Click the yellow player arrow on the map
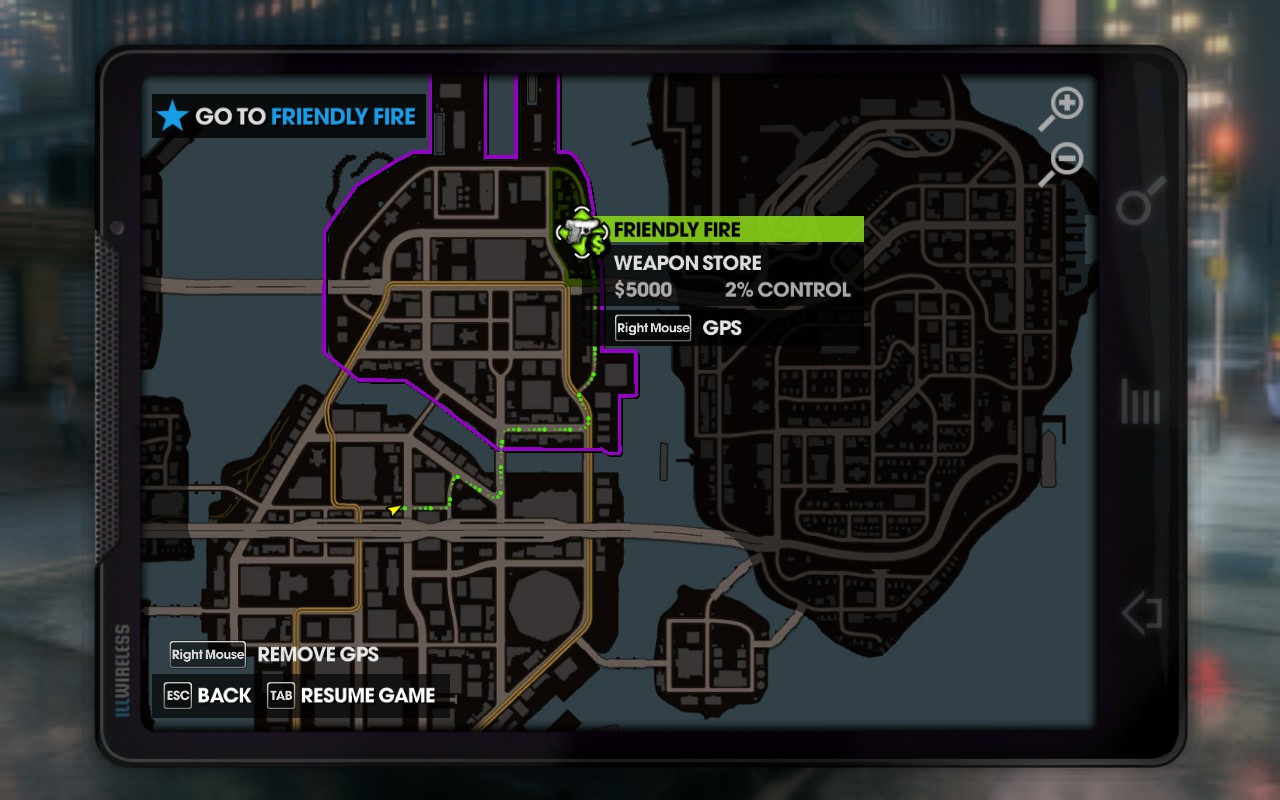 point(395,510)
